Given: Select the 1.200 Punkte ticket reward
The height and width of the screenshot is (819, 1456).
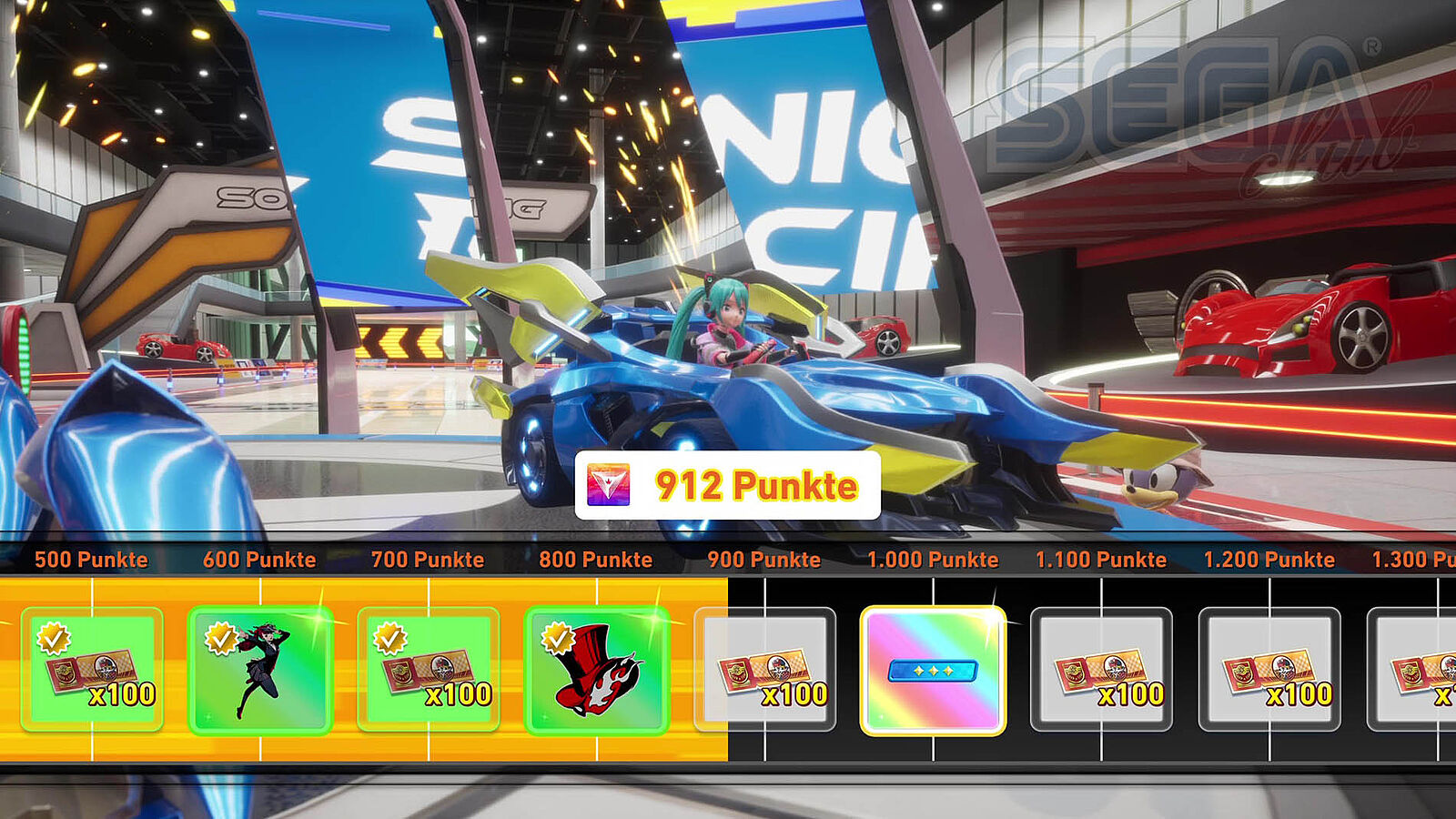Looking at the screenshot, I should [x=1269, y=670].
